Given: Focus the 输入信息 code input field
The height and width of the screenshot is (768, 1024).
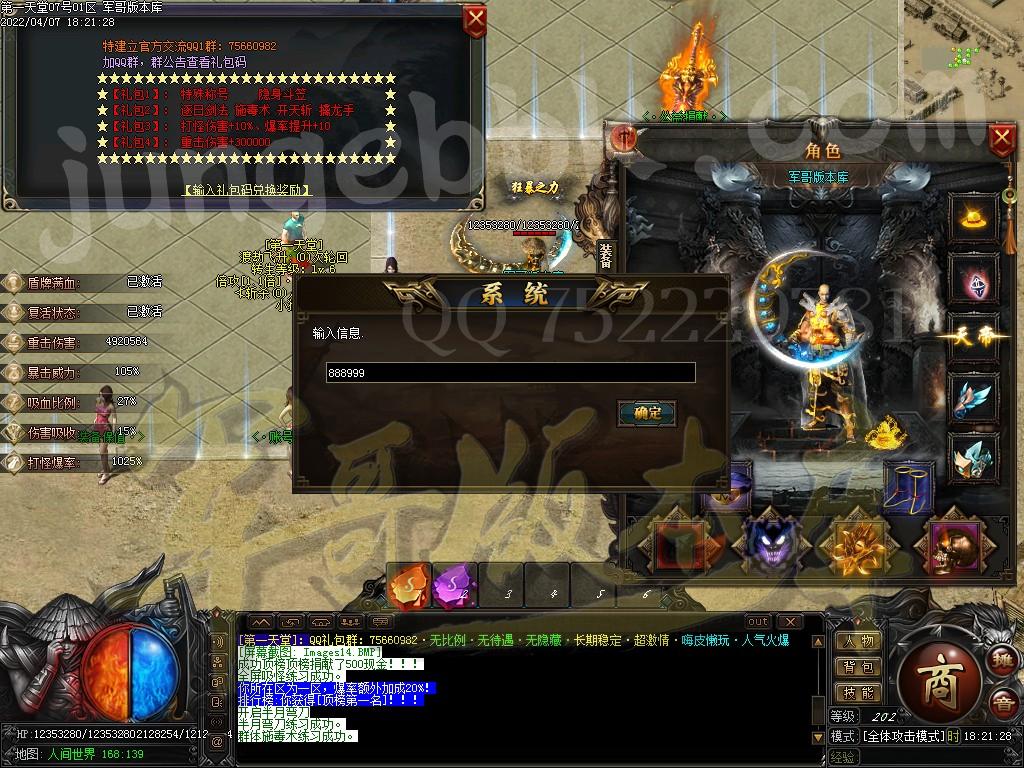Looking at the screenshot, I should pyautogui.click(x=510, y=372).
